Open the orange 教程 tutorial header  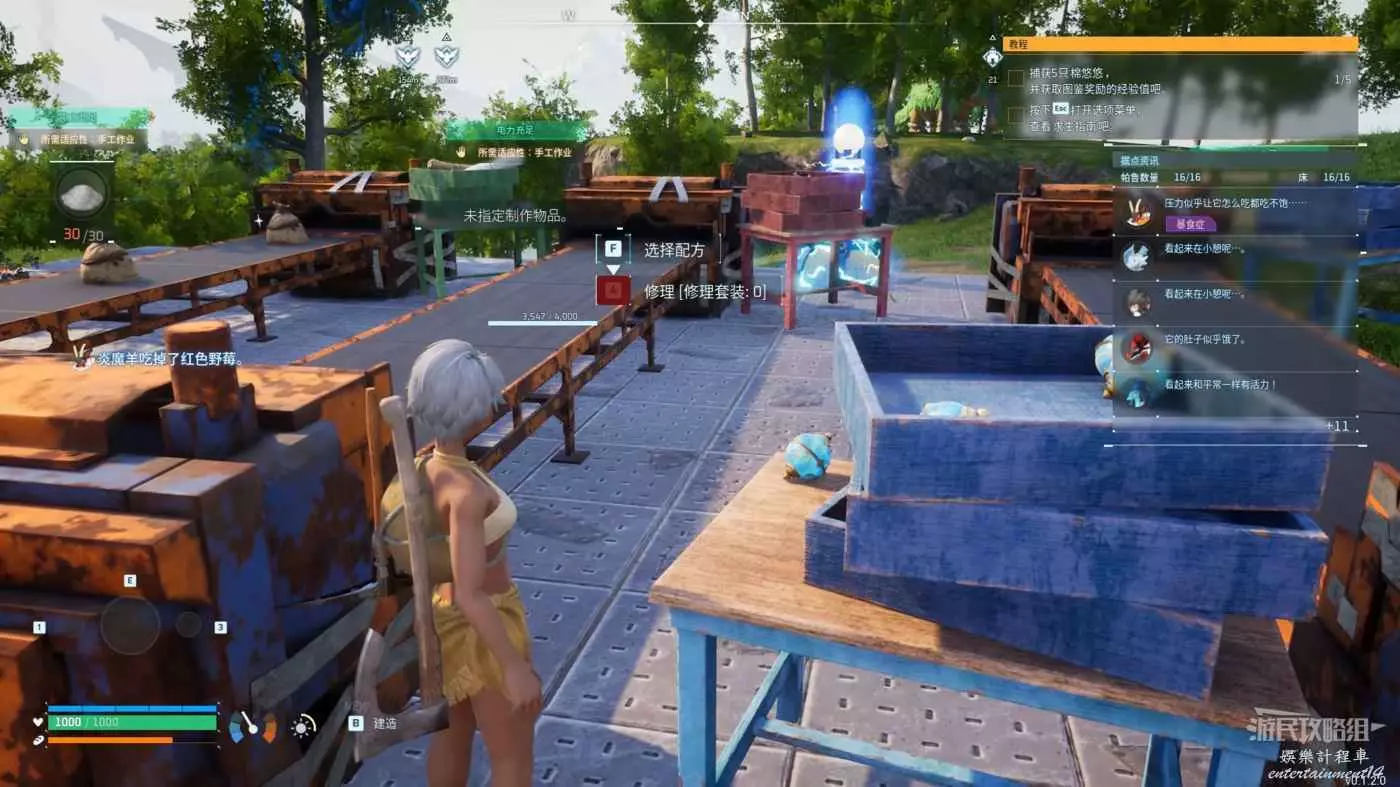click(x=1180, y=44)
